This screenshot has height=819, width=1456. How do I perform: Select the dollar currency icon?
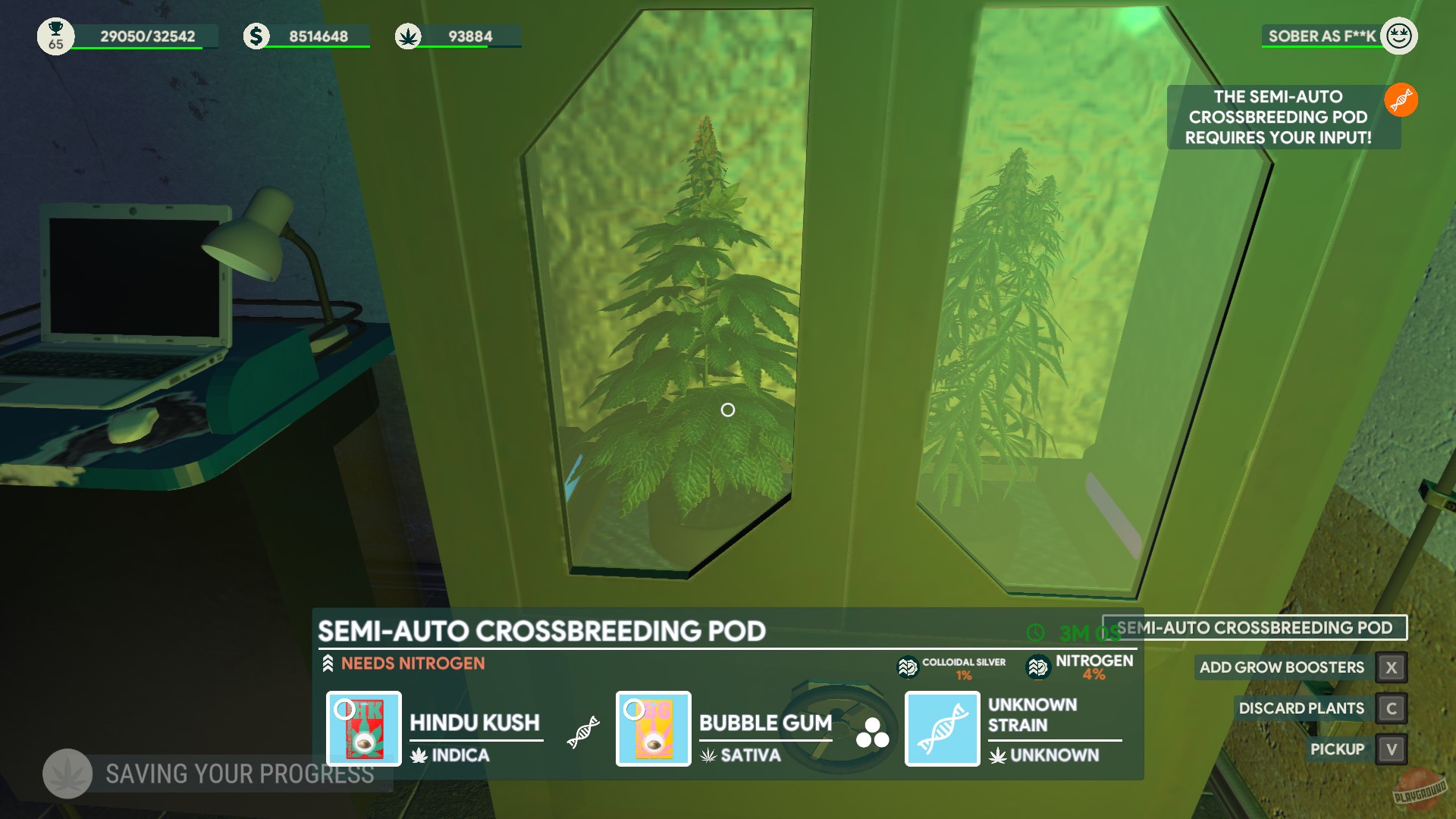pyautogui.click(x=255, y=34)
